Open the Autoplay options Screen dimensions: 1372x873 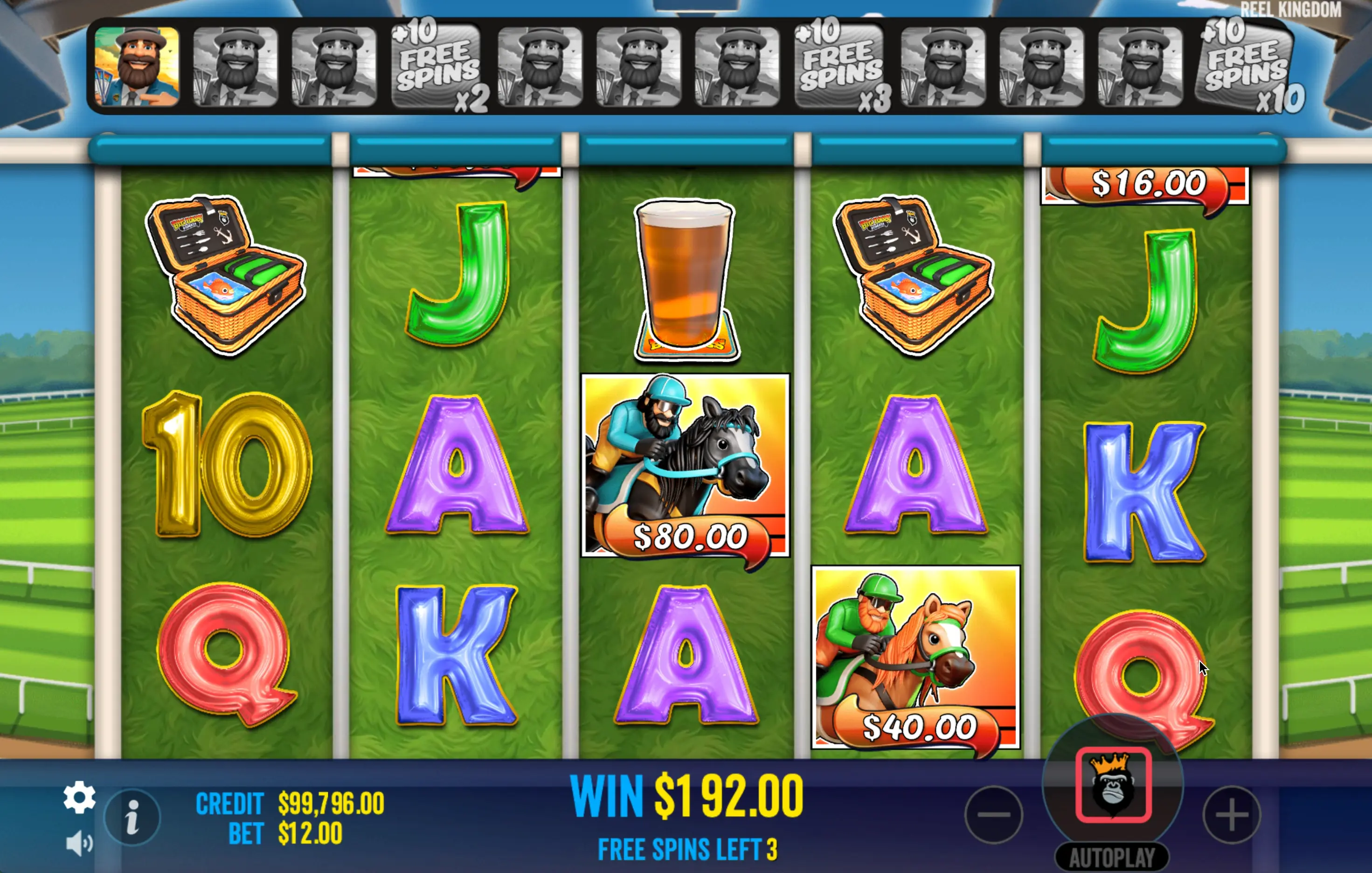click(1112, 857)
